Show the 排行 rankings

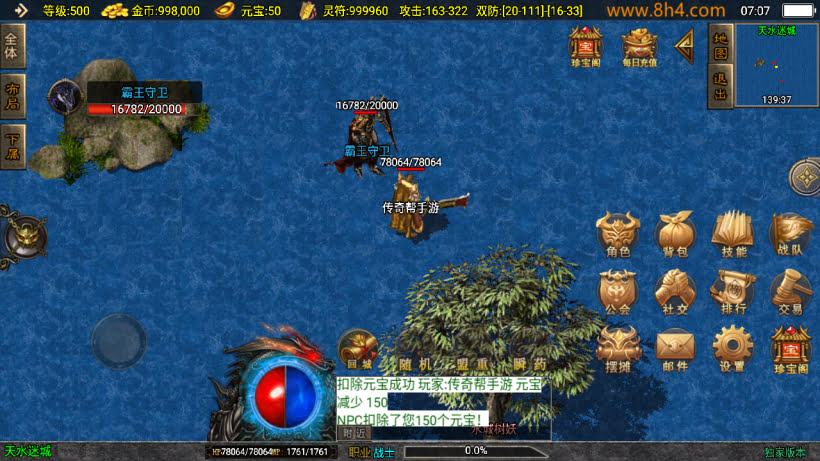coord(732,292)
